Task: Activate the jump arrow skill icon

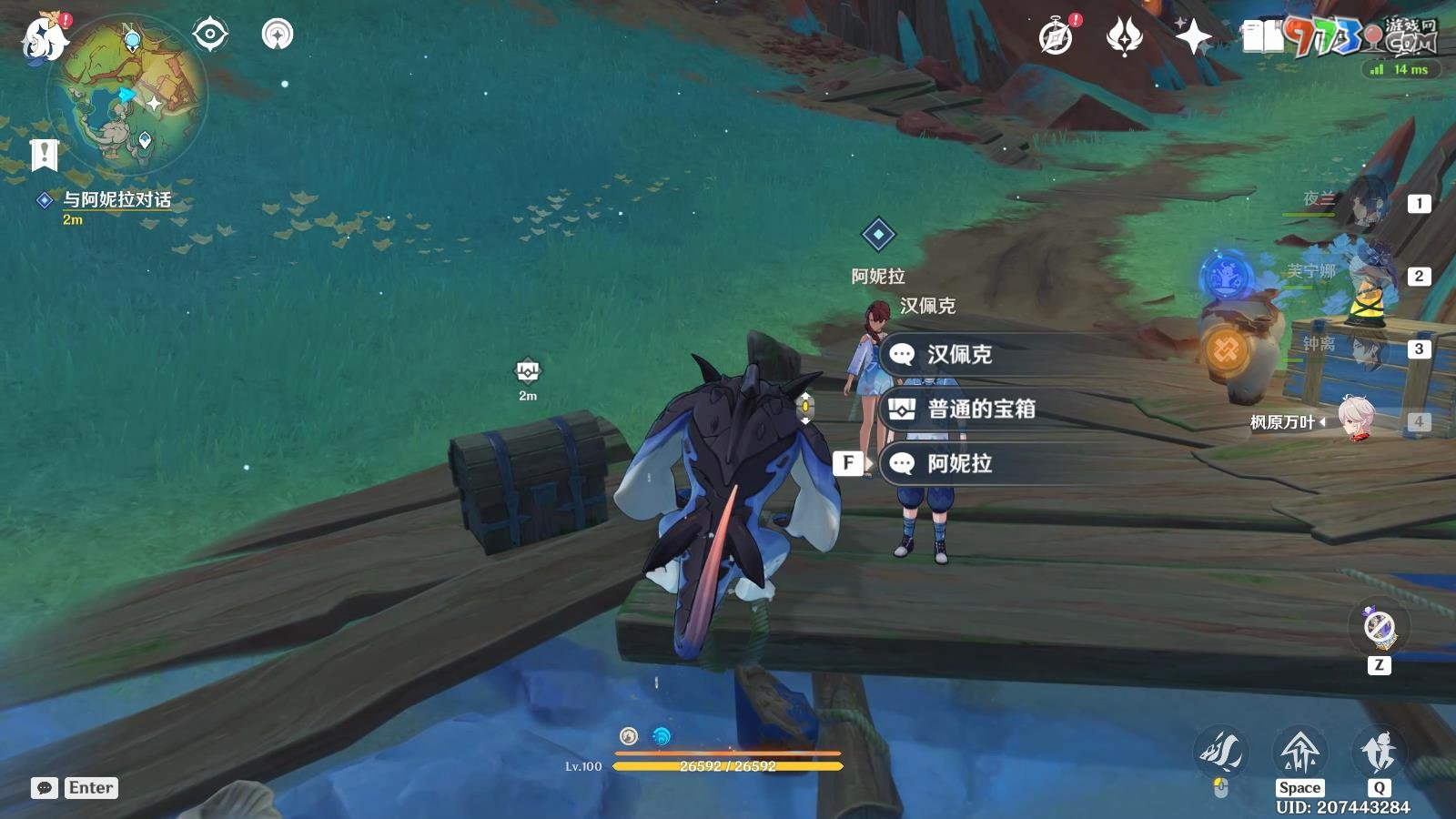Action: tap(1299, 752)
